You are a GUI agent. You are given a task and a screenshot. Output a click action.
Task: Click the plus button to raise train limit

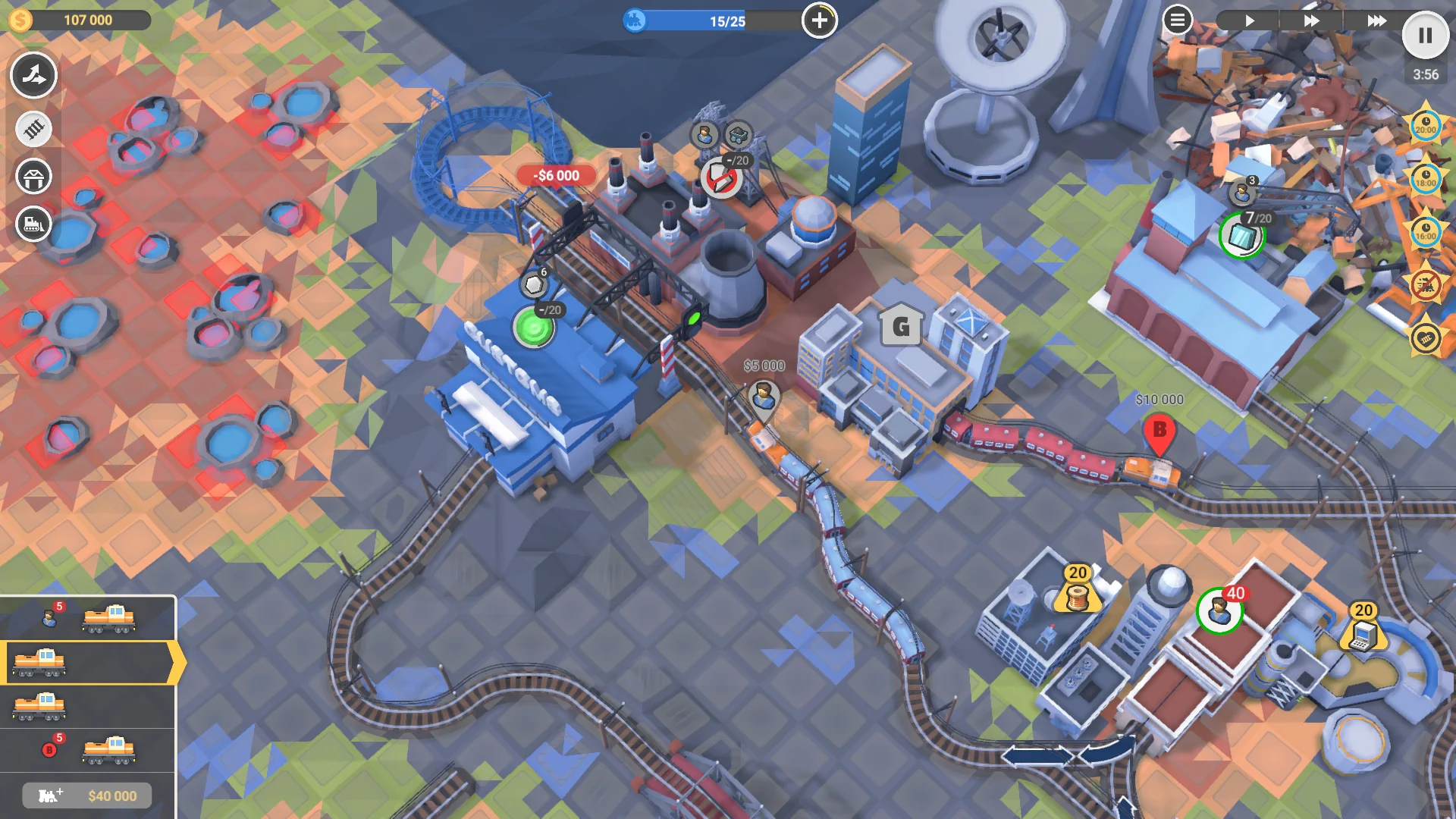click(x=819, y=21)
